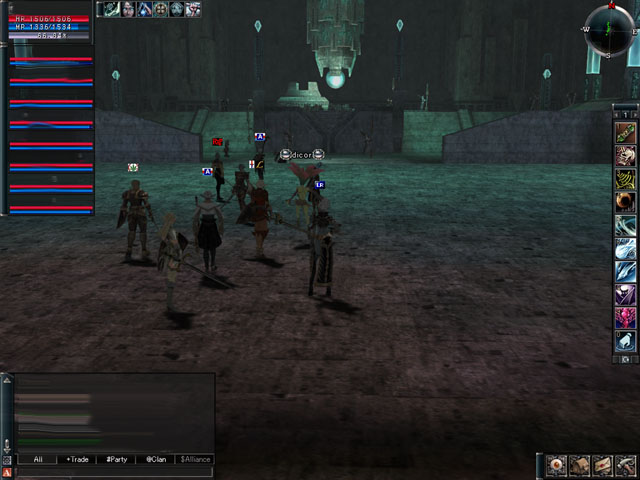Image resolution: width=640 pixels, height=480 pixels.
Task: Open the +Trade chat tab
Action: click(x=77, y=459)
